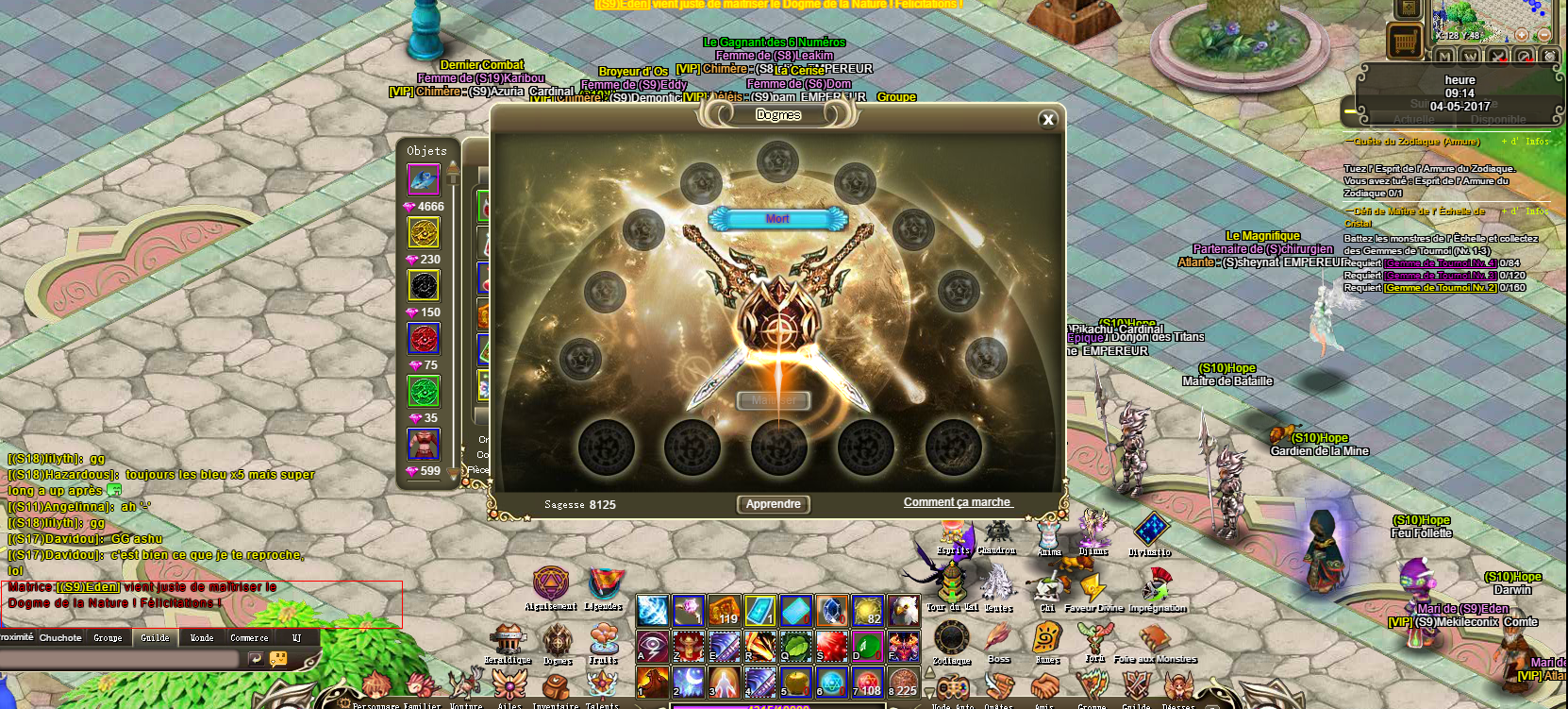Switch to the Guilde chat tab
This screenshot has height=709, width=1568.
click(155, 638)
